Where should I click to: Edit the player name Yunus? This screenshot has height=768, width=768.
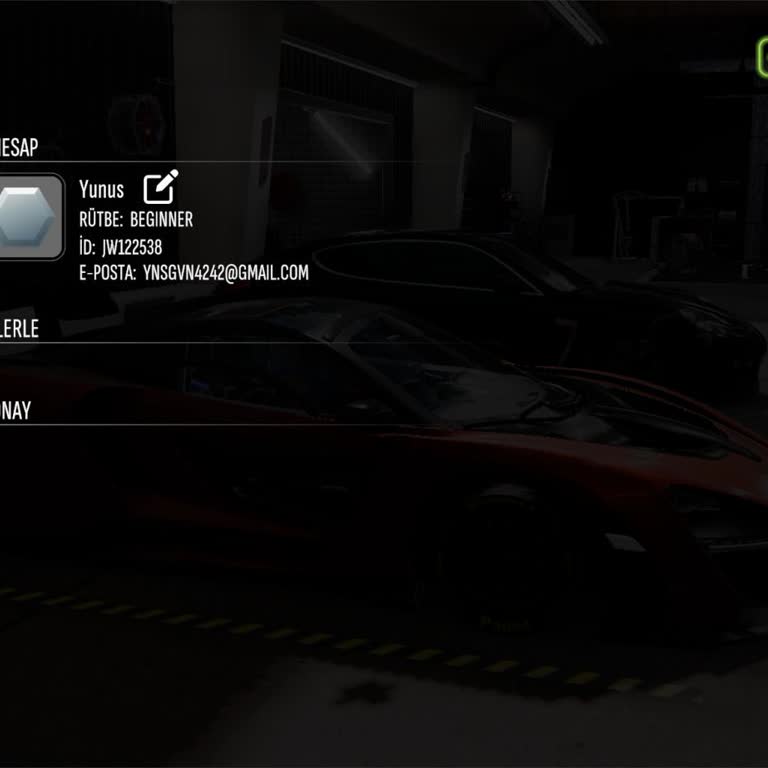[x=160, y=187]
